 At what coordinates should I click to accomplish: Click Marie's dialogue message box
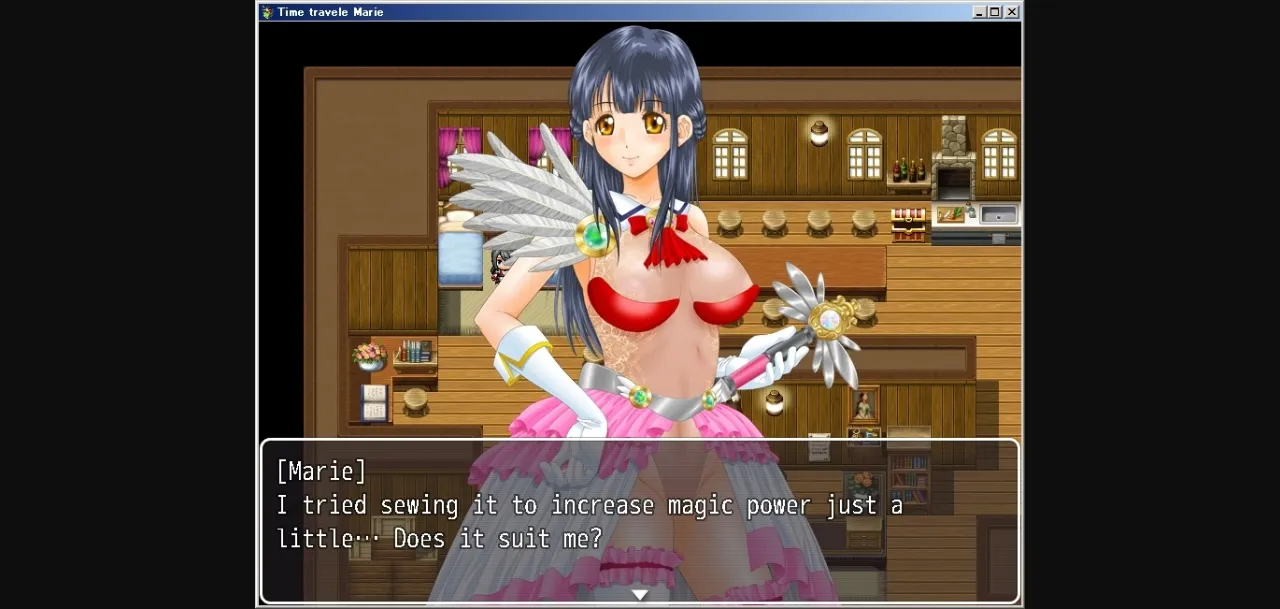tap(639, 521)
